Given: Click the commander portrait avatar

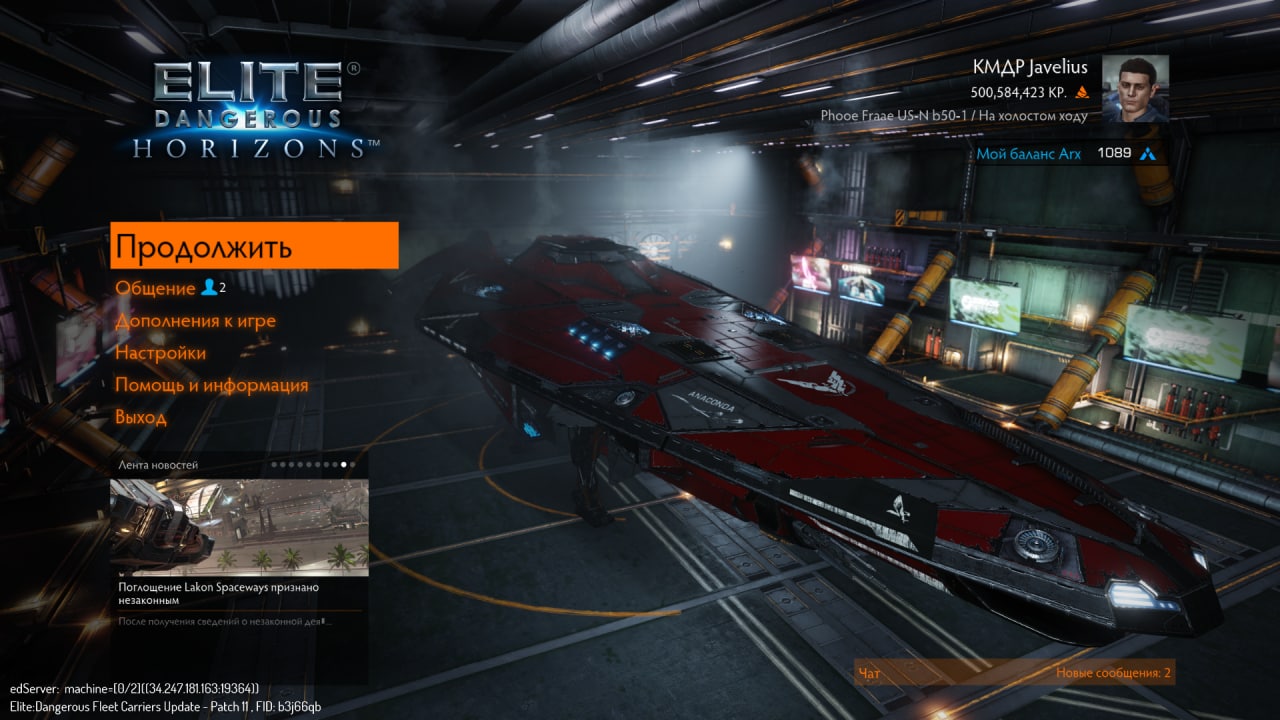Looking at the screenshot, I should point(1135,89).
